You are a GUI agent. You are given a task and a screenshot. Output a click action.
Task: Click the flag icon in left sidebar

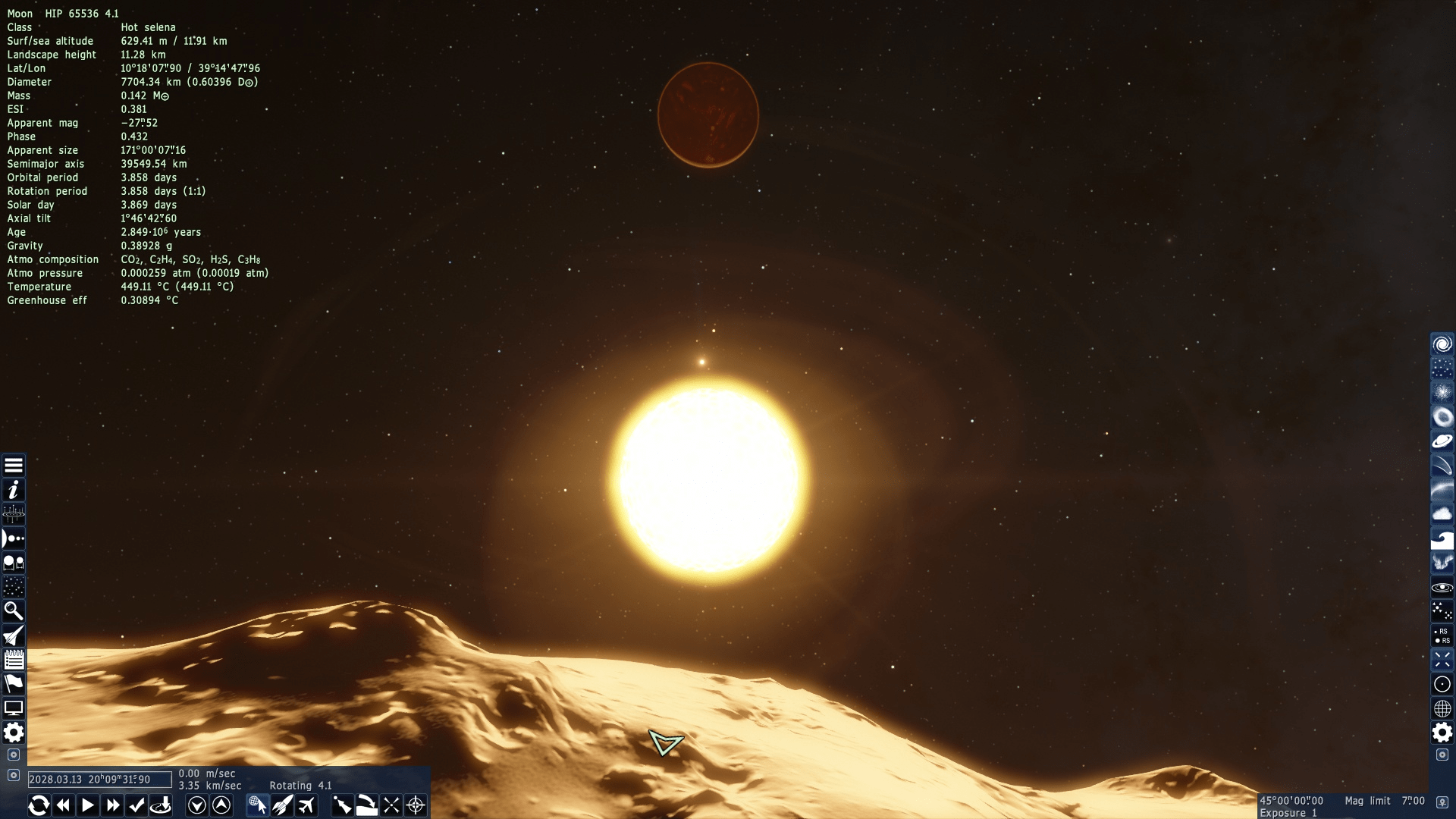[x=14, y=684]
